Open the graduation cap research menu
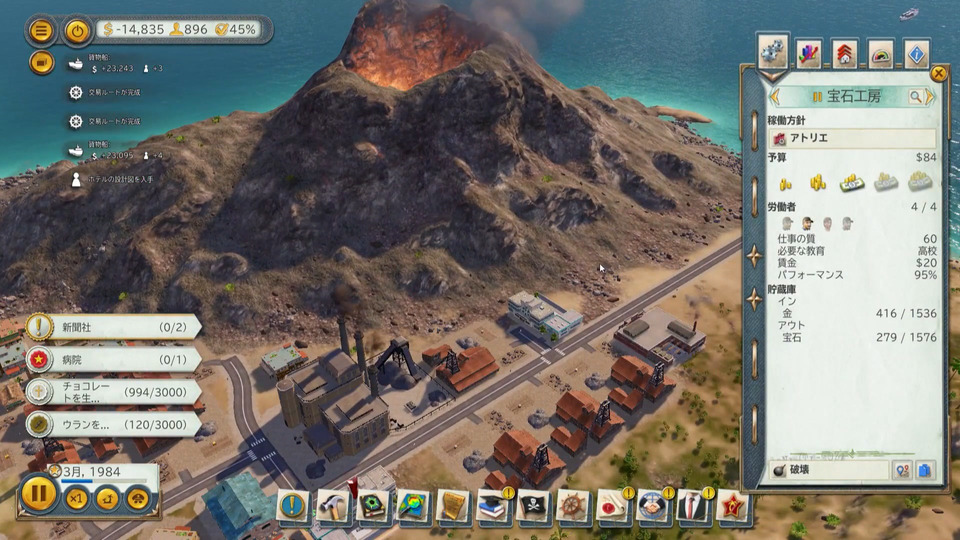Viewport: 960px width, 540px height. pyautogui.click(x=493, y=506)
